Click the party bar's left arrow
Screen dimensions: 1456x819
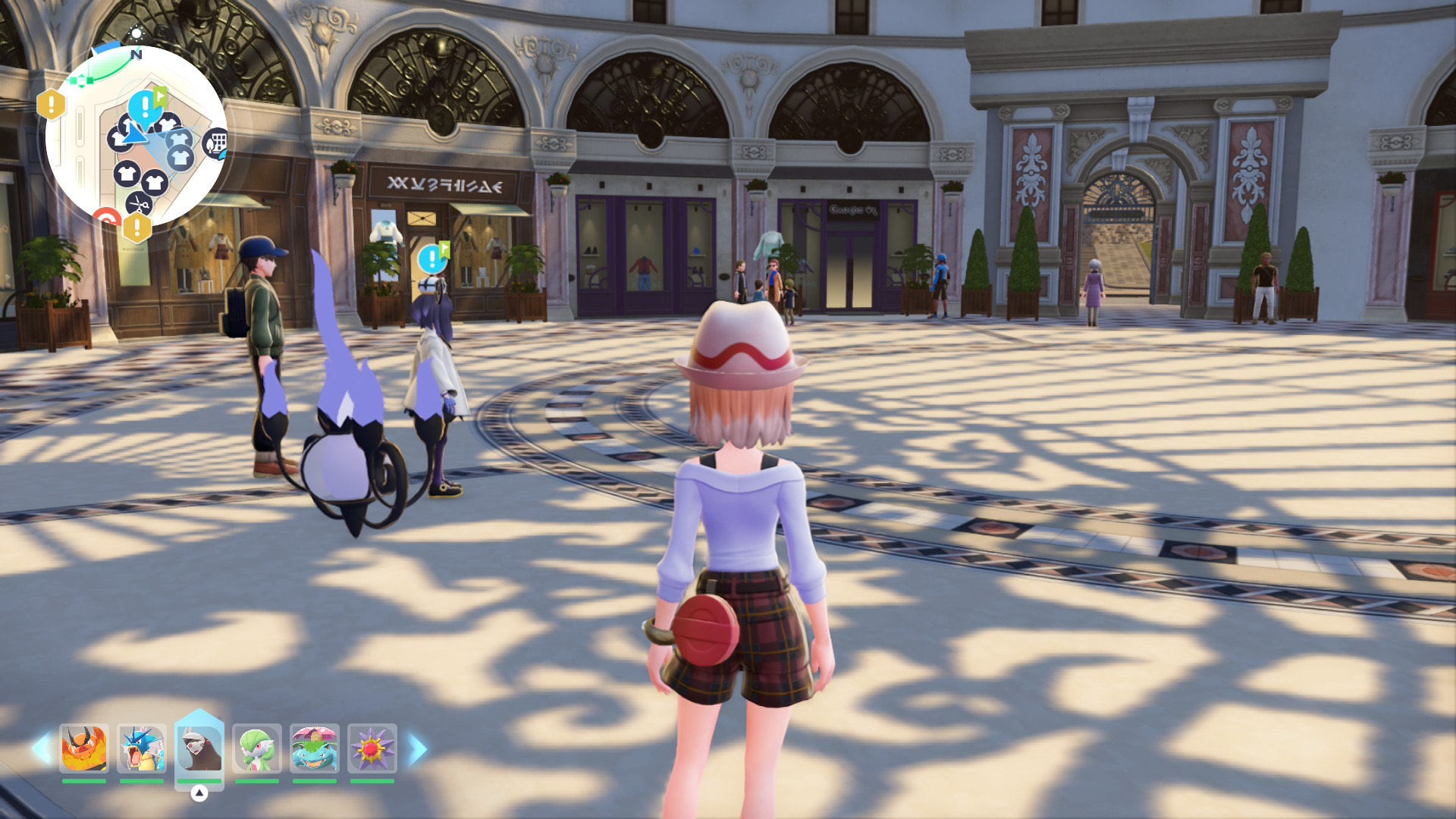tap(40, 749)
